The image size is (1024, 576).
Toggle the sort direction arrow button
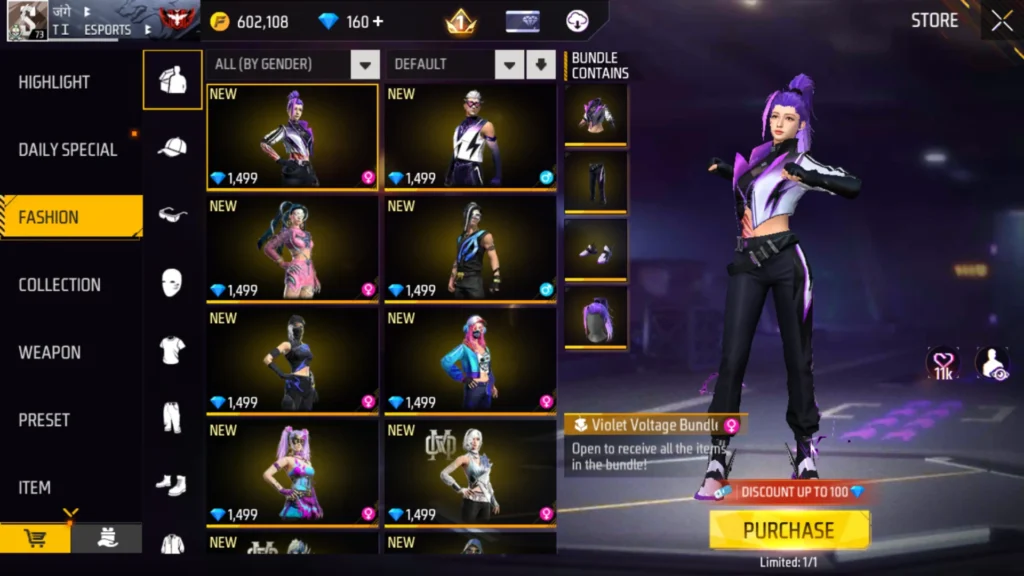pos(541,65)
